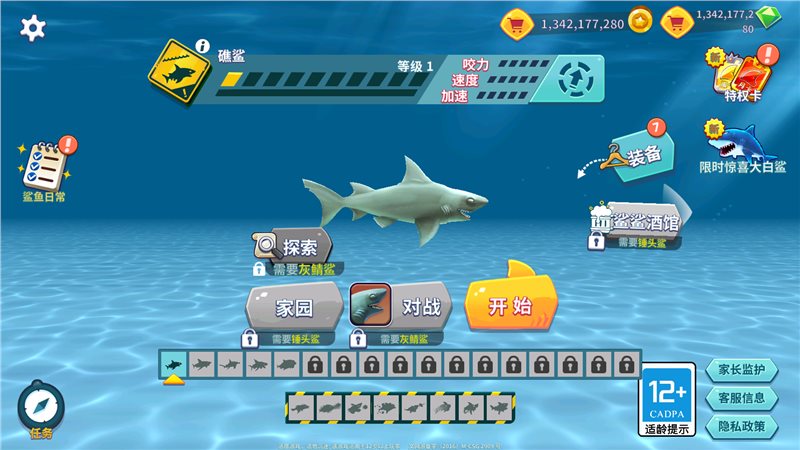Screen dimensions: 800x450
Task: Open the 鲨鱼日常 daily checklist
Action: [44, 165]
